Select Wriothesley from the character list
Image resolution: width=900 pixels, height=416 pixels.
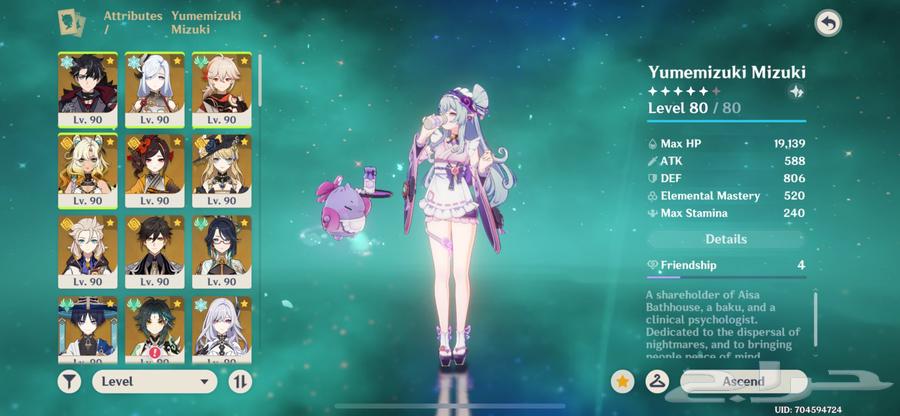88,88
